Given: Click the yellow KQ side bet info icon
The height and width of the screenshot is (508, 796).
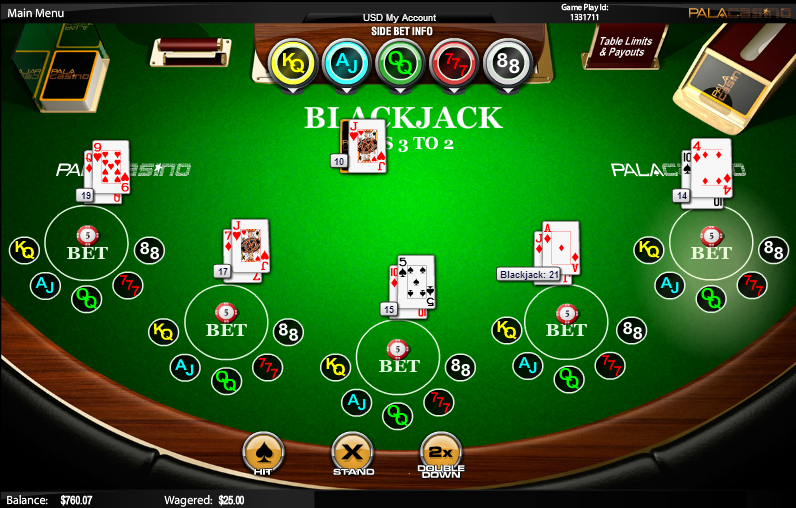Looking at the screenshot, I should click(293, 62).
